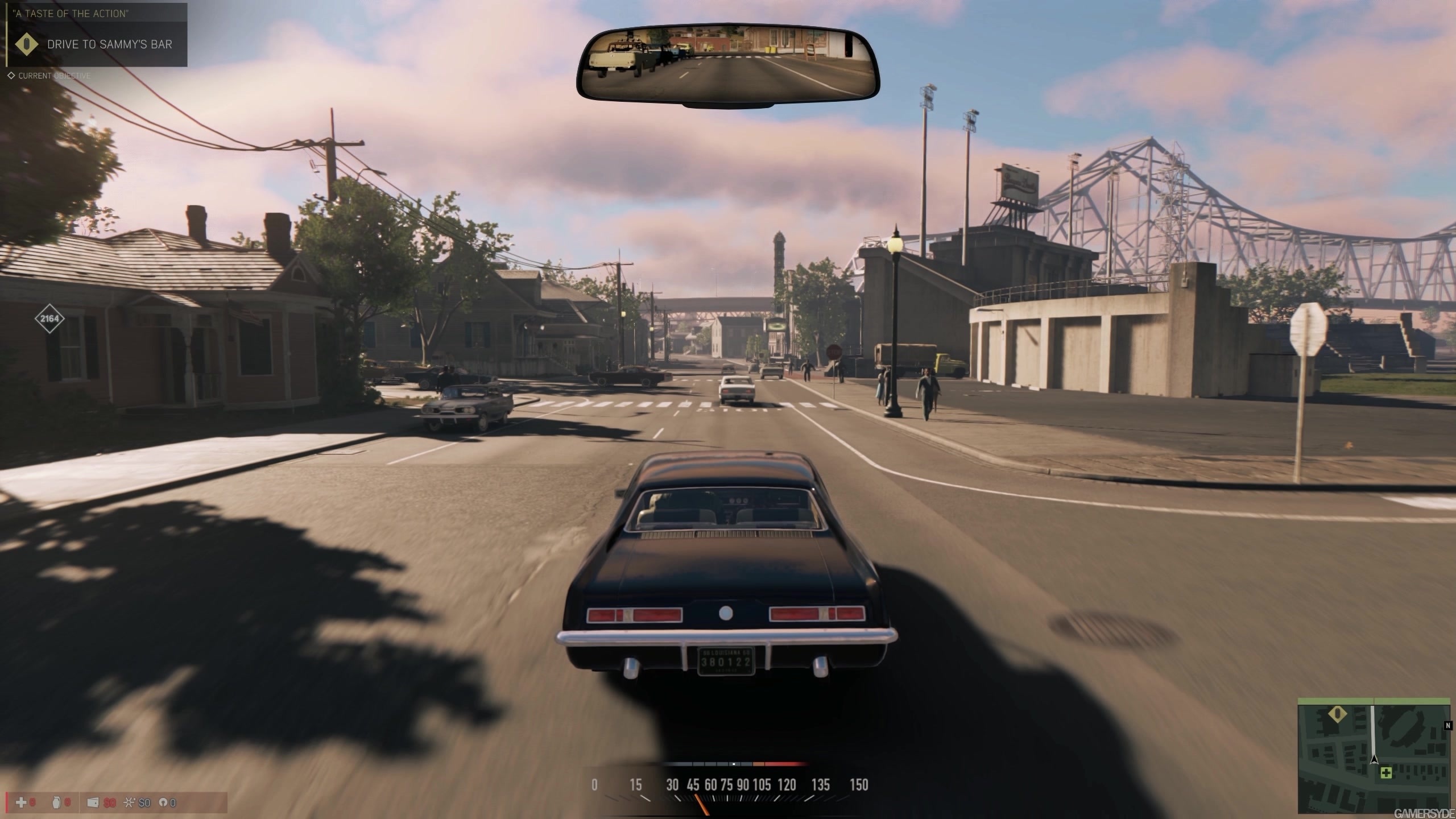Viewport: 1456px width, 819px height.
Task: Click the N compass indicator beside the minimap
Action: pyautogui.click(x=1447, y=726)
